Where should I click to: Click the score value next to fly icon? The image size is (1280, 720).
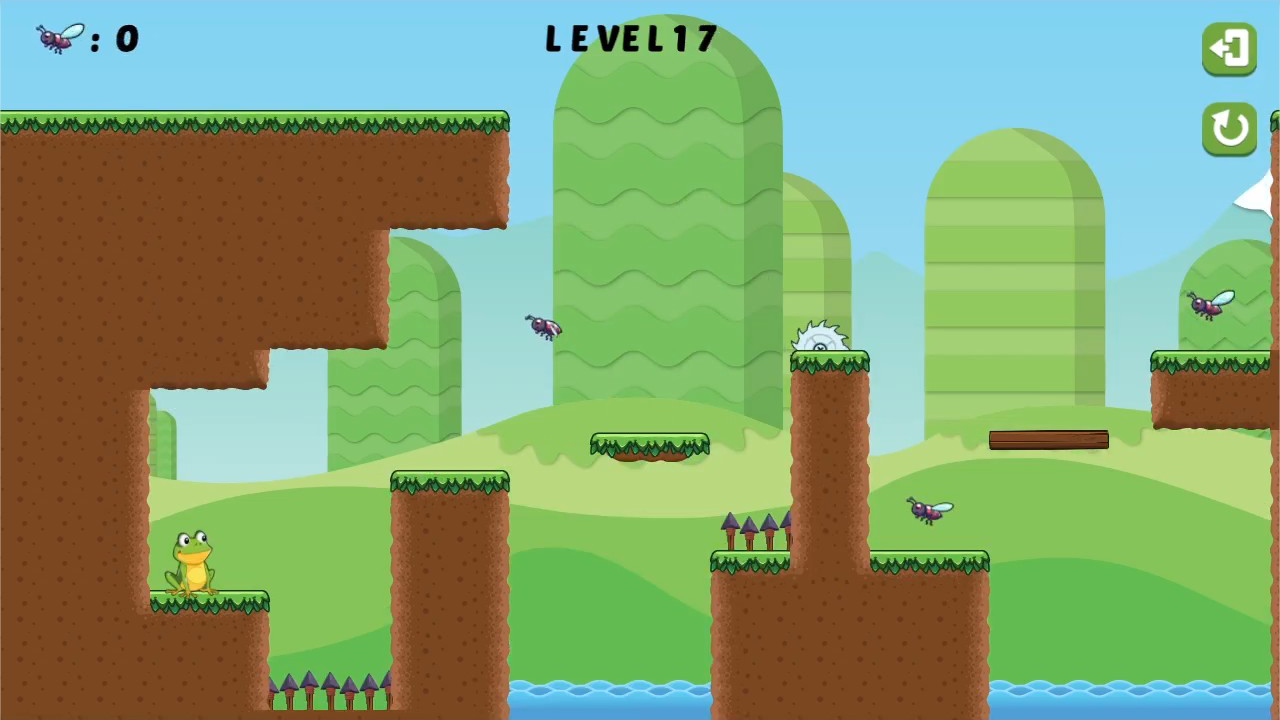coord(127,39)
